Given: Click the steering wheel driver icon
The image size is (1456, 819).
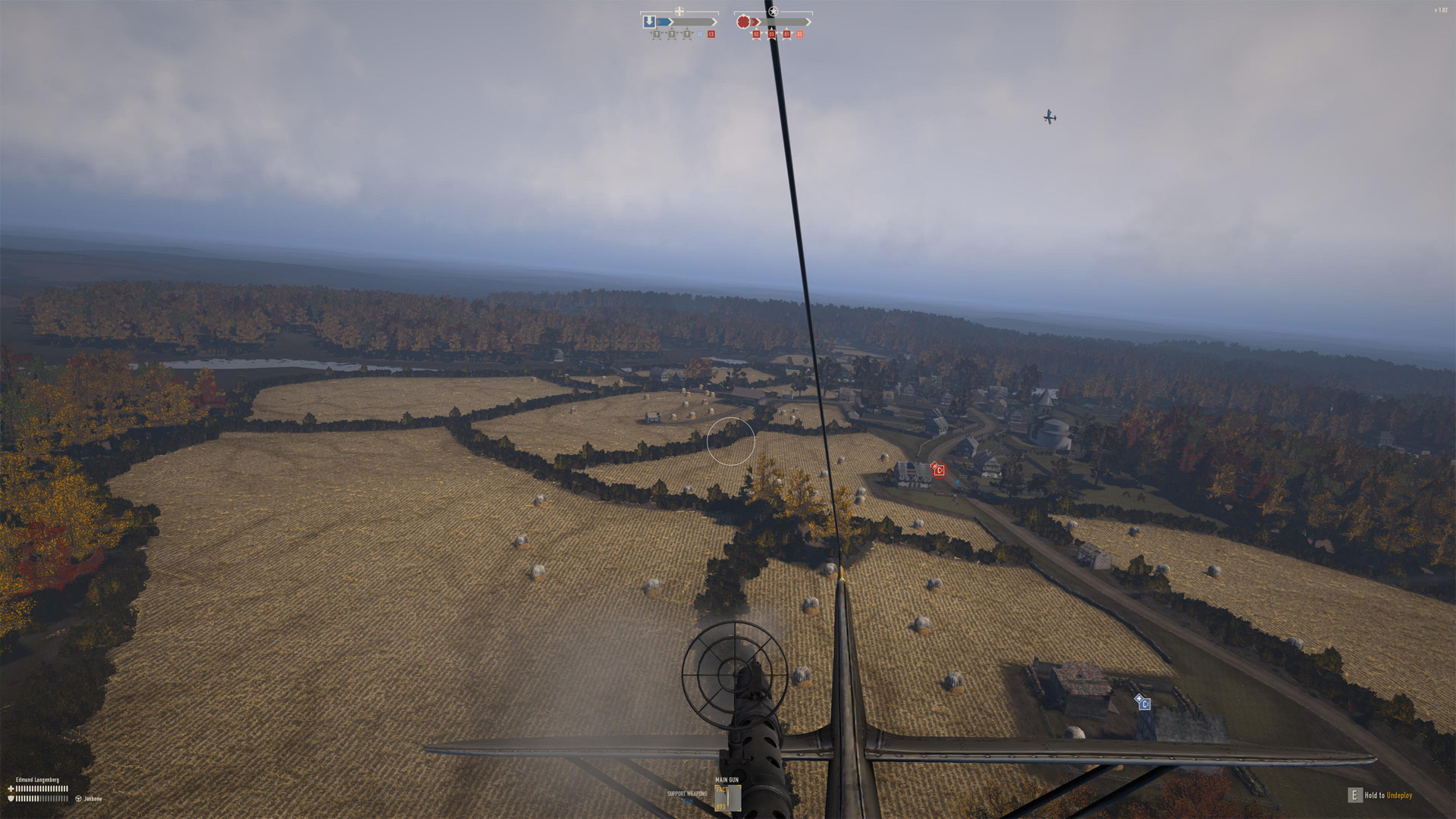Looking at the screenshot, I should click(78, 799).
